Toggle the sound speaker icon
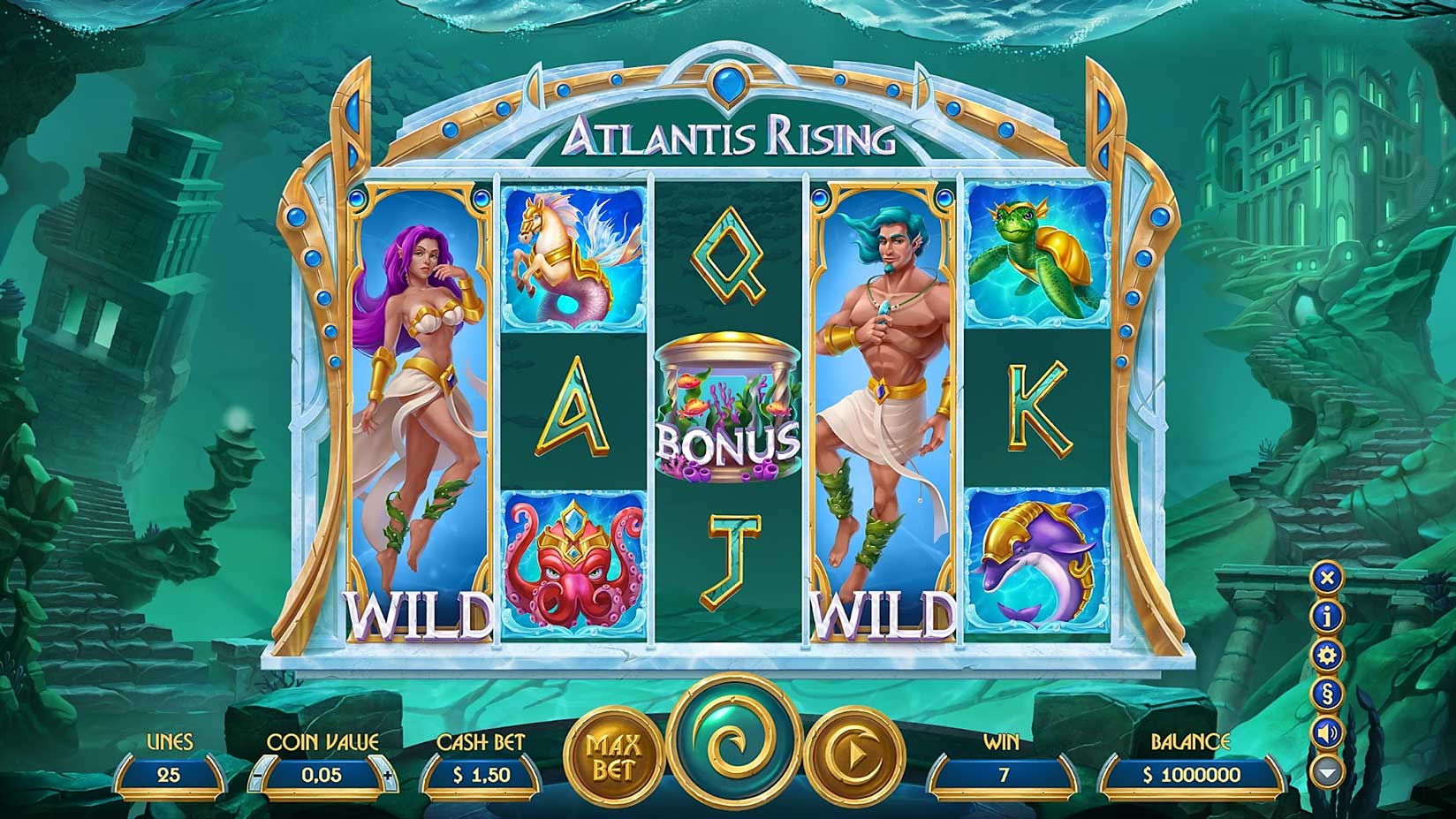 coord(1327,732)
